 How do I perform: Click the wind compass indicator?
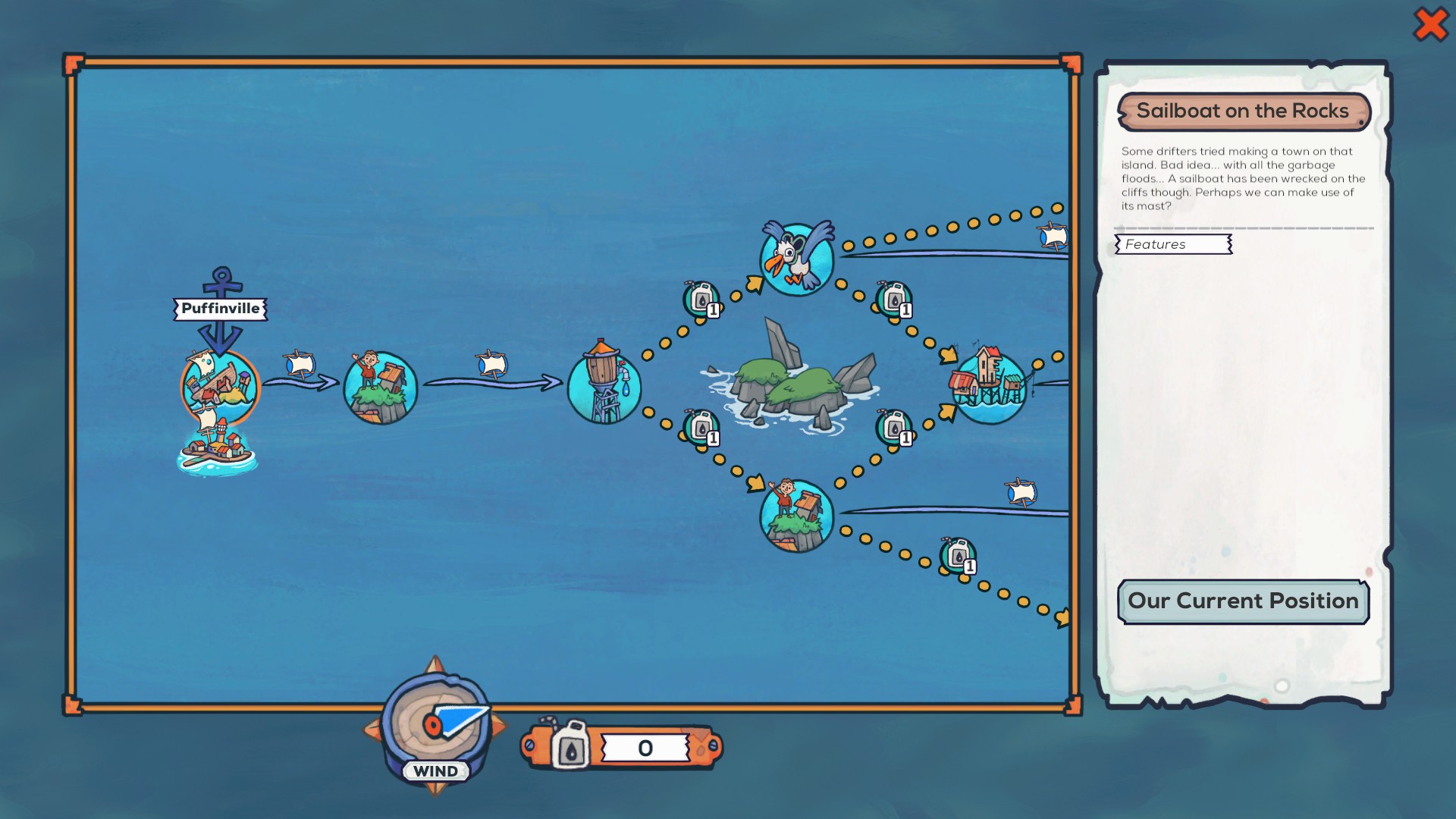435,724
